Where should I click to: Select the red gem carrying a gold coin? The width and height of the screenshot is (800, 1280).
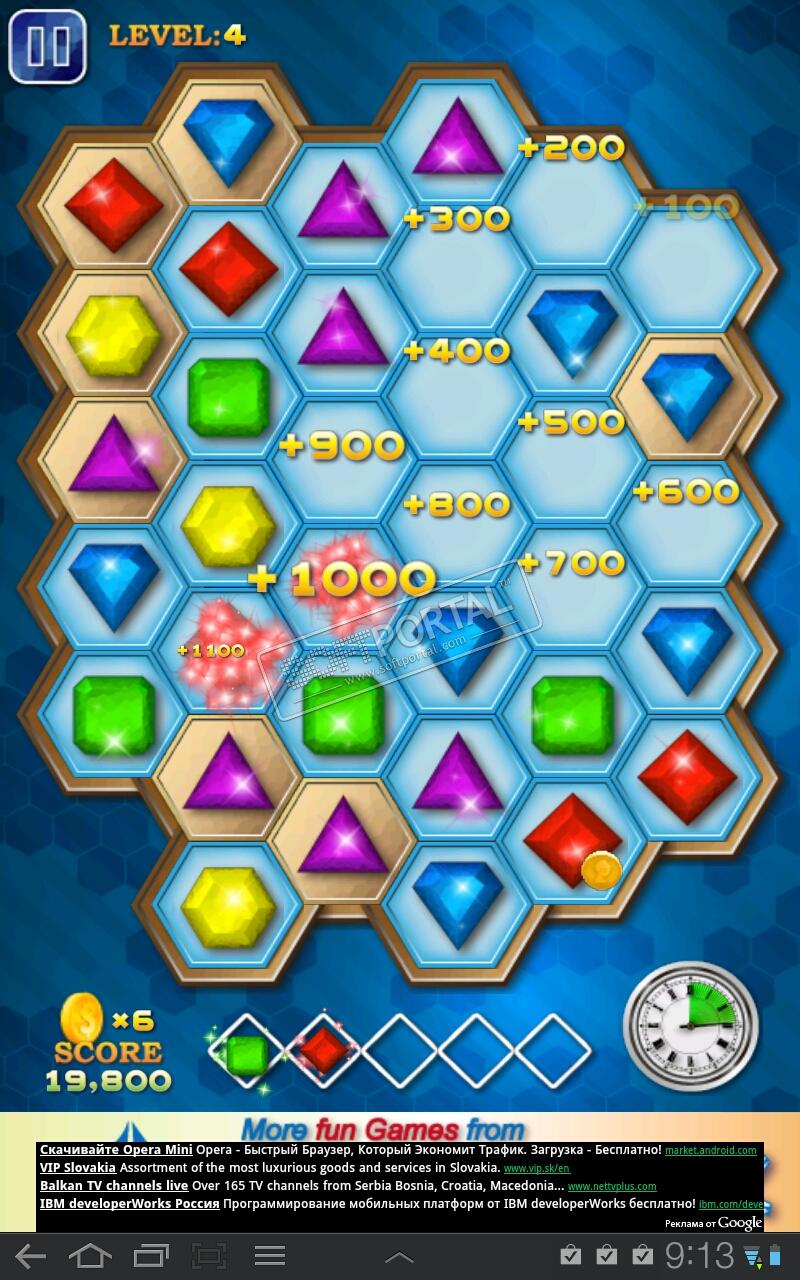click(573, 840)
